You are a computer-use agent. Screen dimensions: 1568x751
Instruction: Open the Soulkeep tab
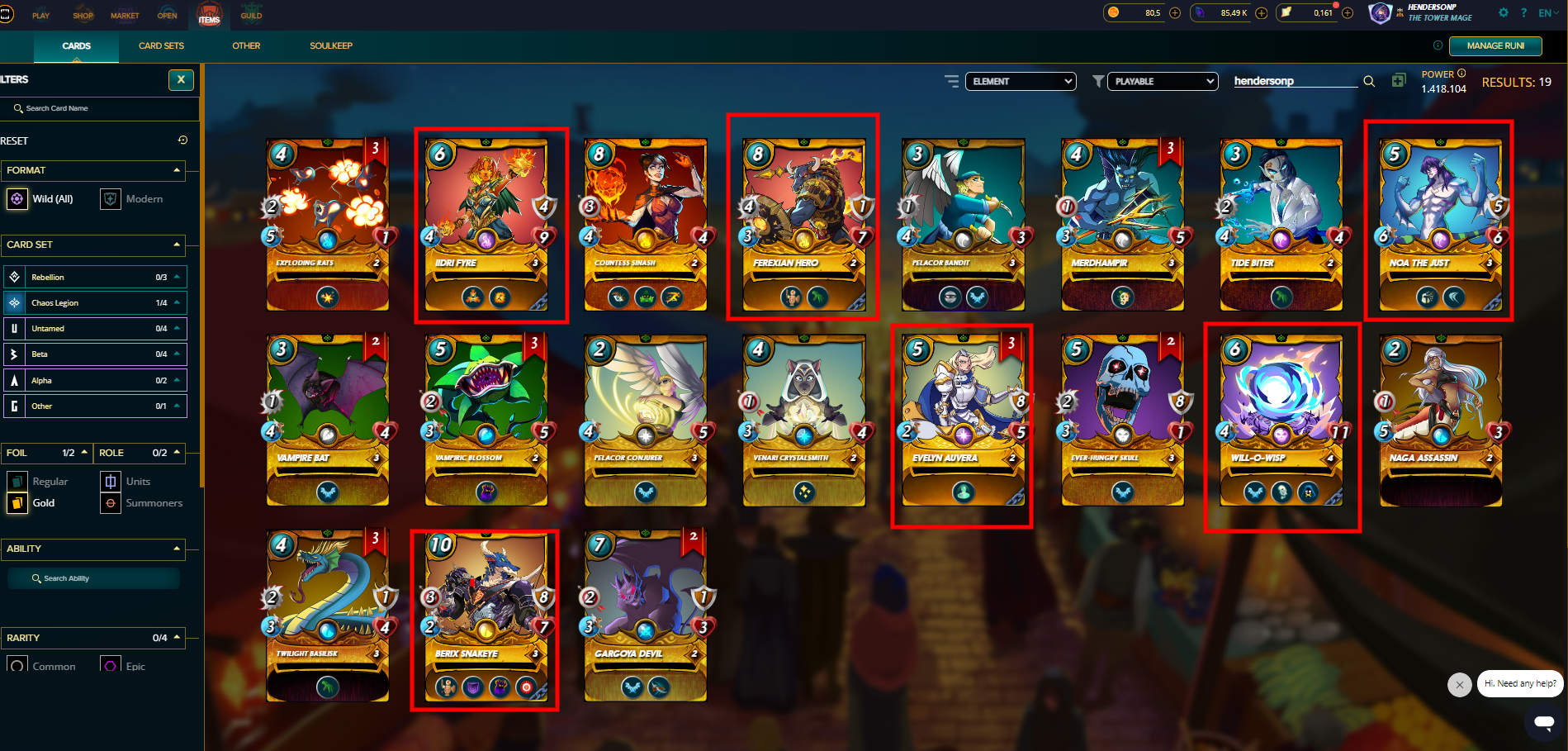click(331, 46)
